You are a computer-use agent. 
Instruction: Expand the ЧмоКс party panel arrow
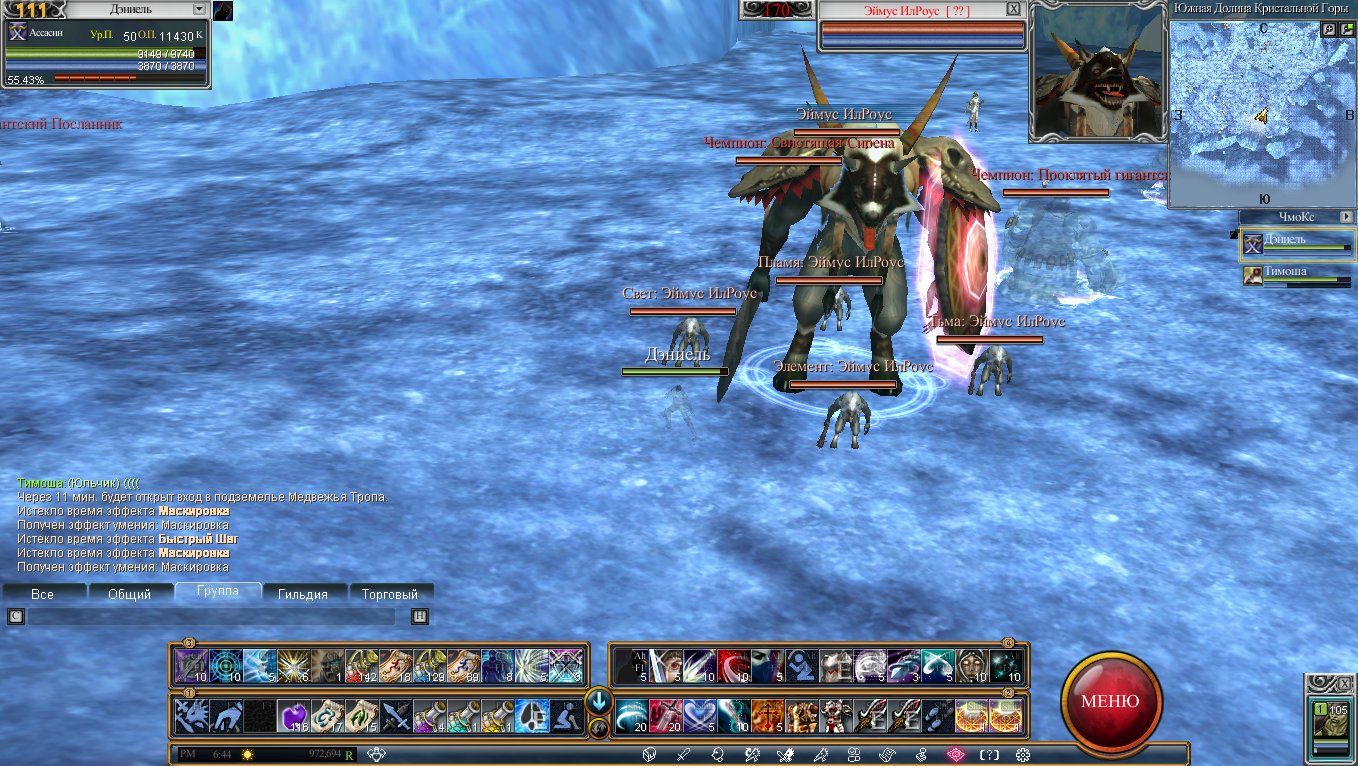[1346, 217]
